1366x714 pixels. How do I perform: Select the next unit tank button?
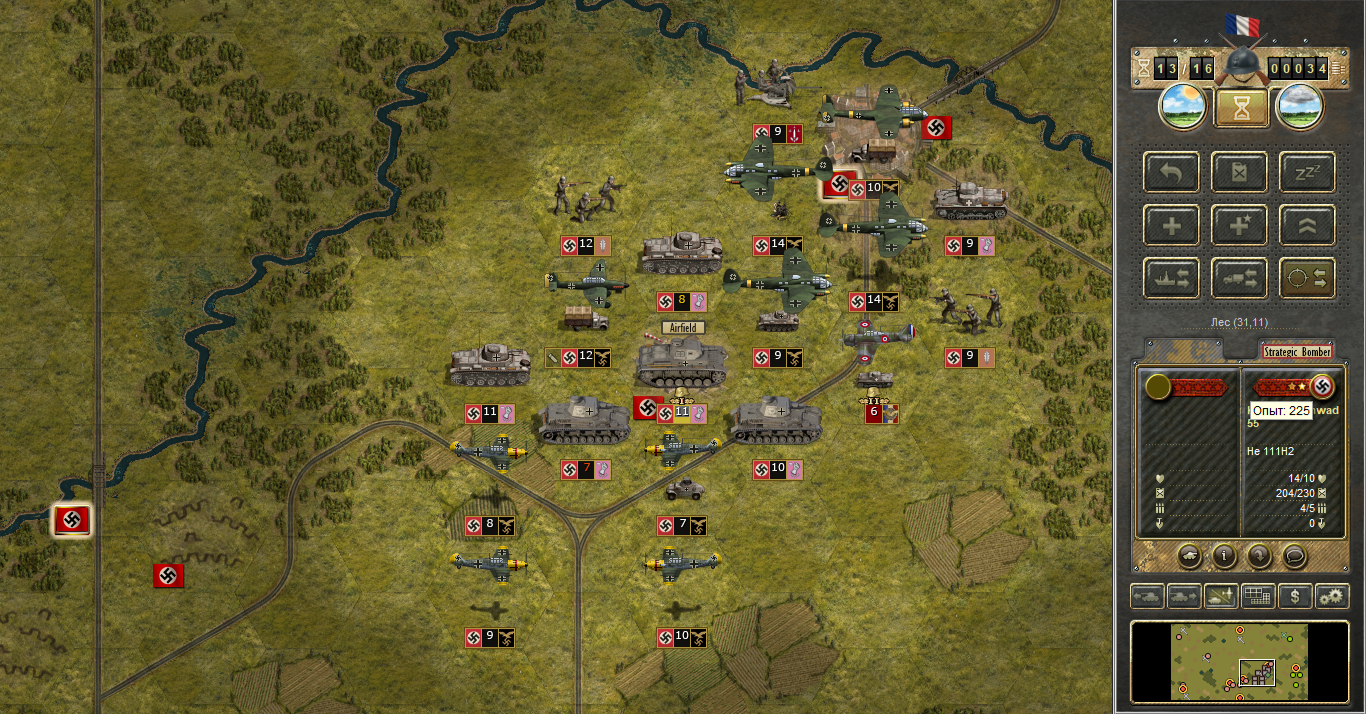coord(1183,597)
